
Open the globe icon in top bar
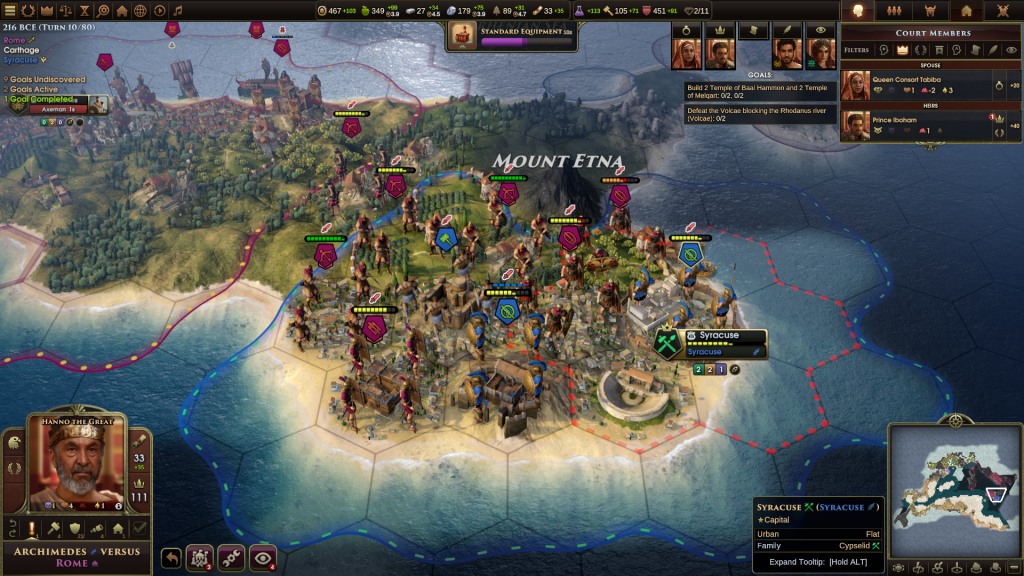click(x=140, y=11)
